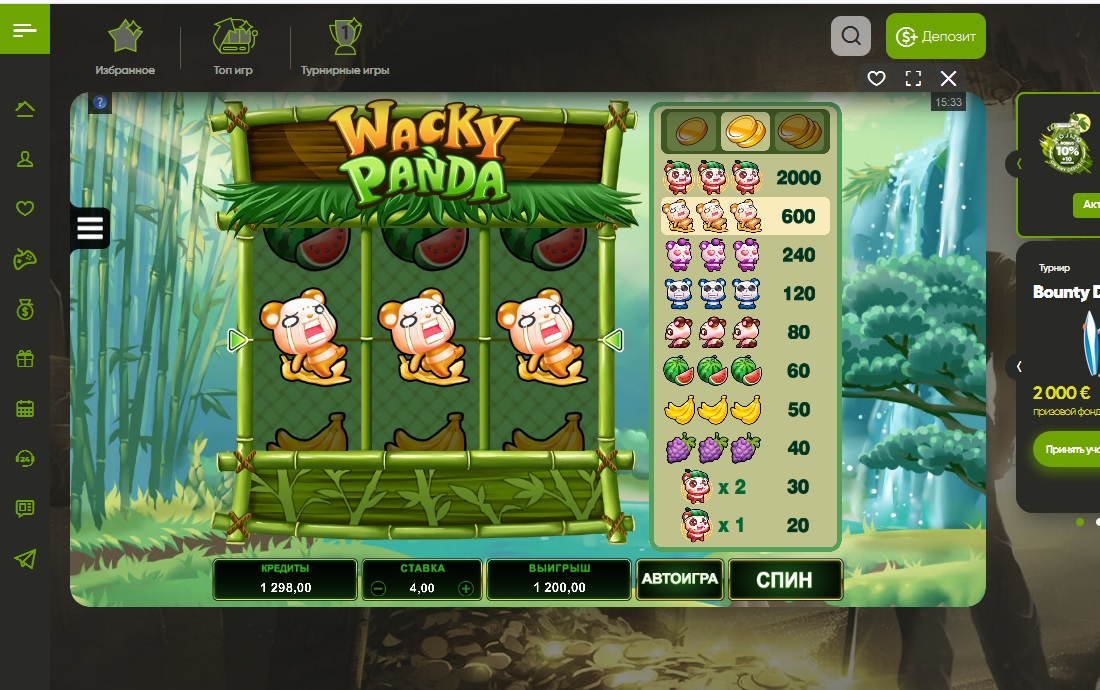Open the Депозит deposit page

click(935, 36)
